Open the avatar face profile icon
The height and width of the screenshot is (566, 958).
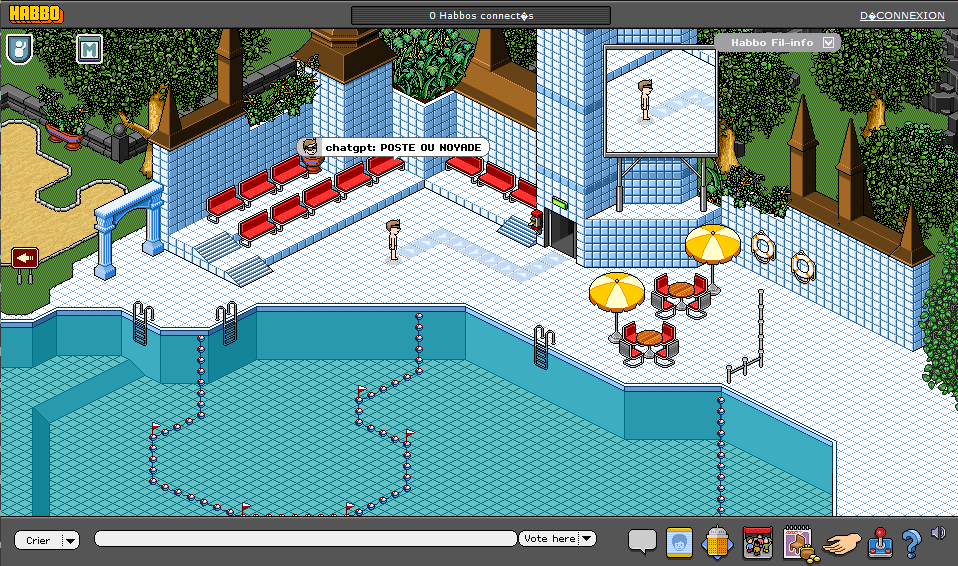(x=680, y=541)
